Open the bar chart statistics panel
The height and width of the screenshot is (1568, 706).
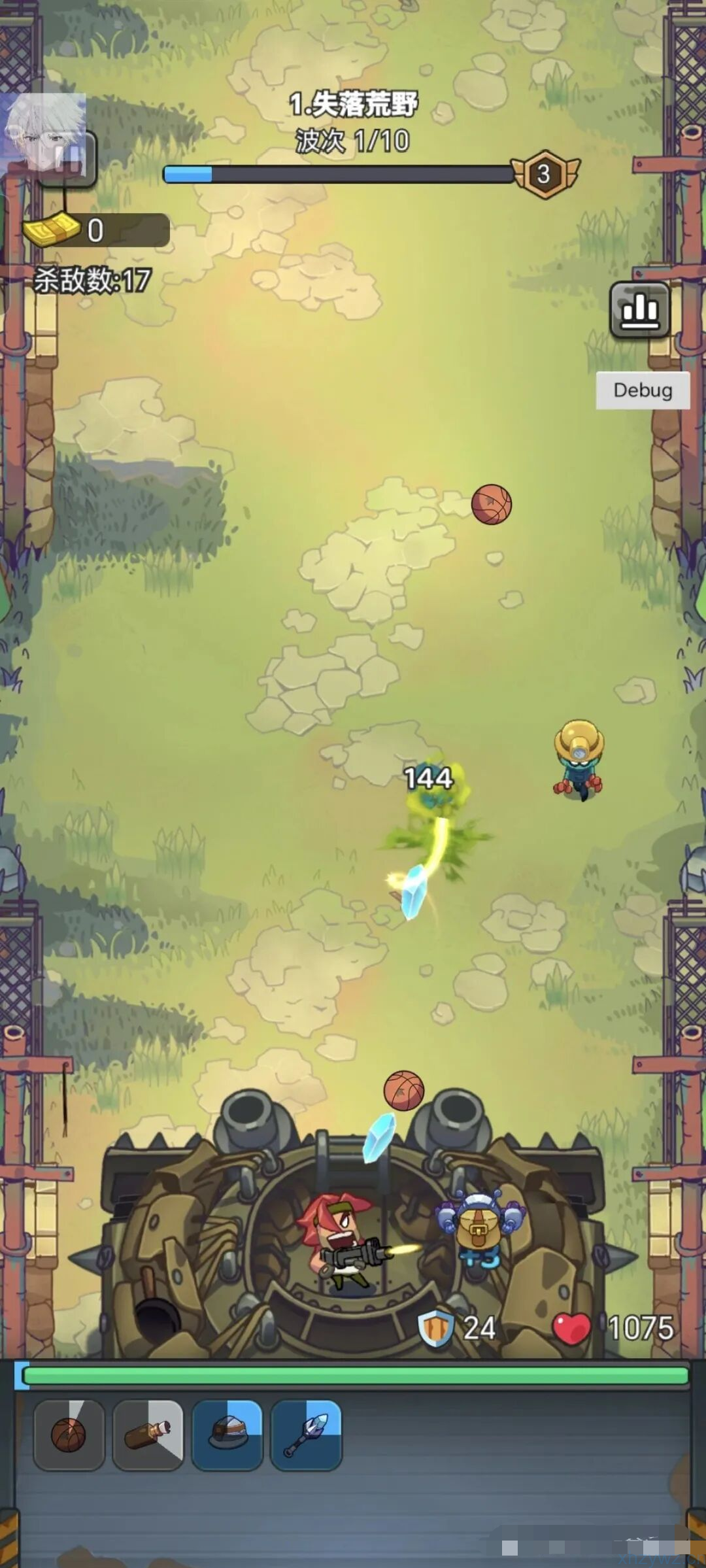tap(639, 309)
